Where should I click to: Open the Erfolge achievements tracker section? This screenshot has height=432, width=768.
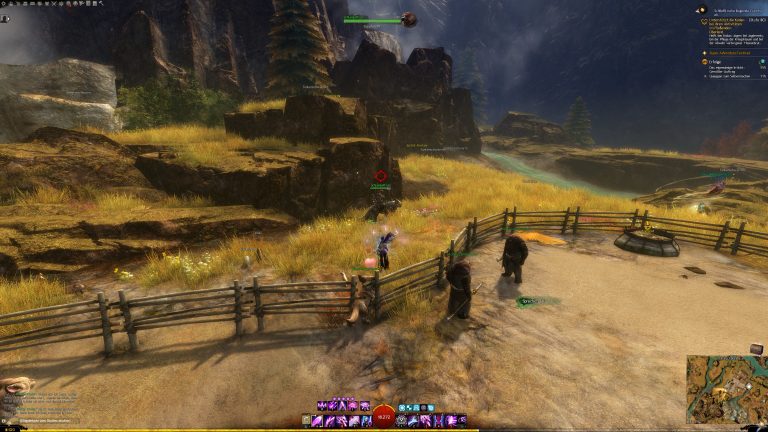pos(712,61)
